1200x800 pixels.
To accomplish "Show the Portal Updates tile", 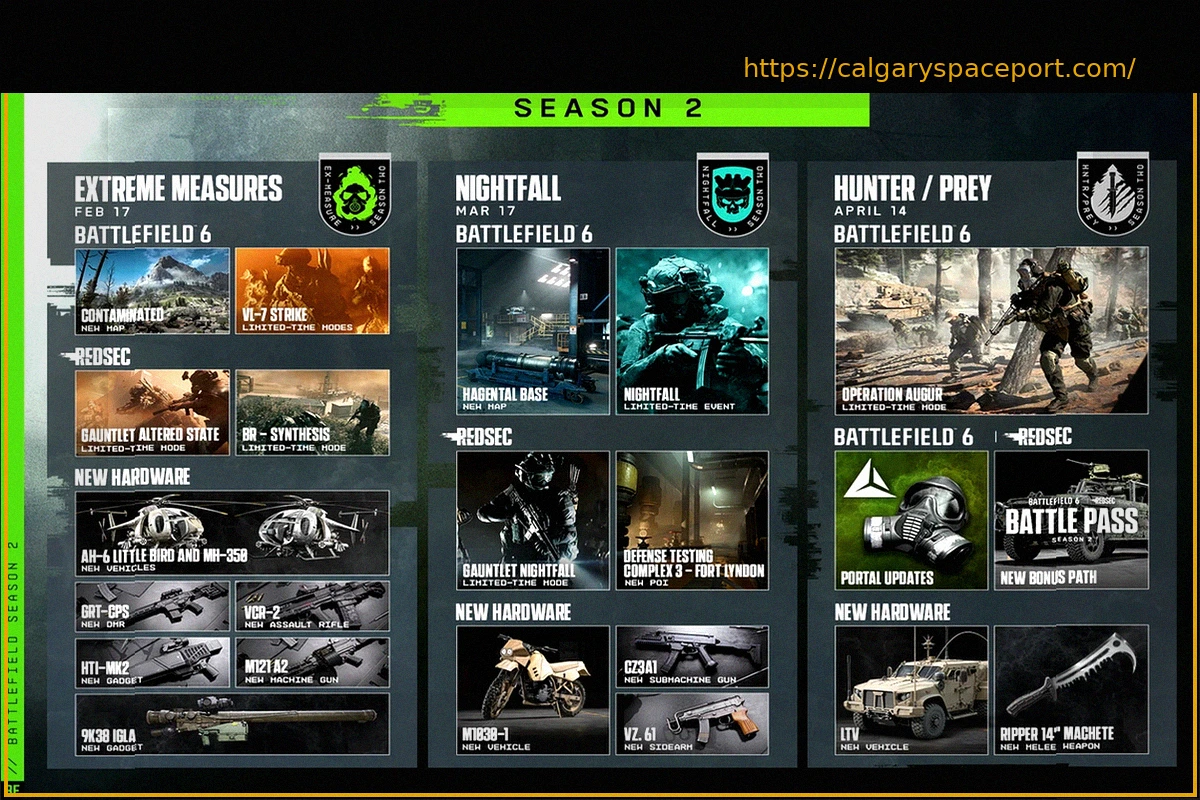I will point(911,520).
